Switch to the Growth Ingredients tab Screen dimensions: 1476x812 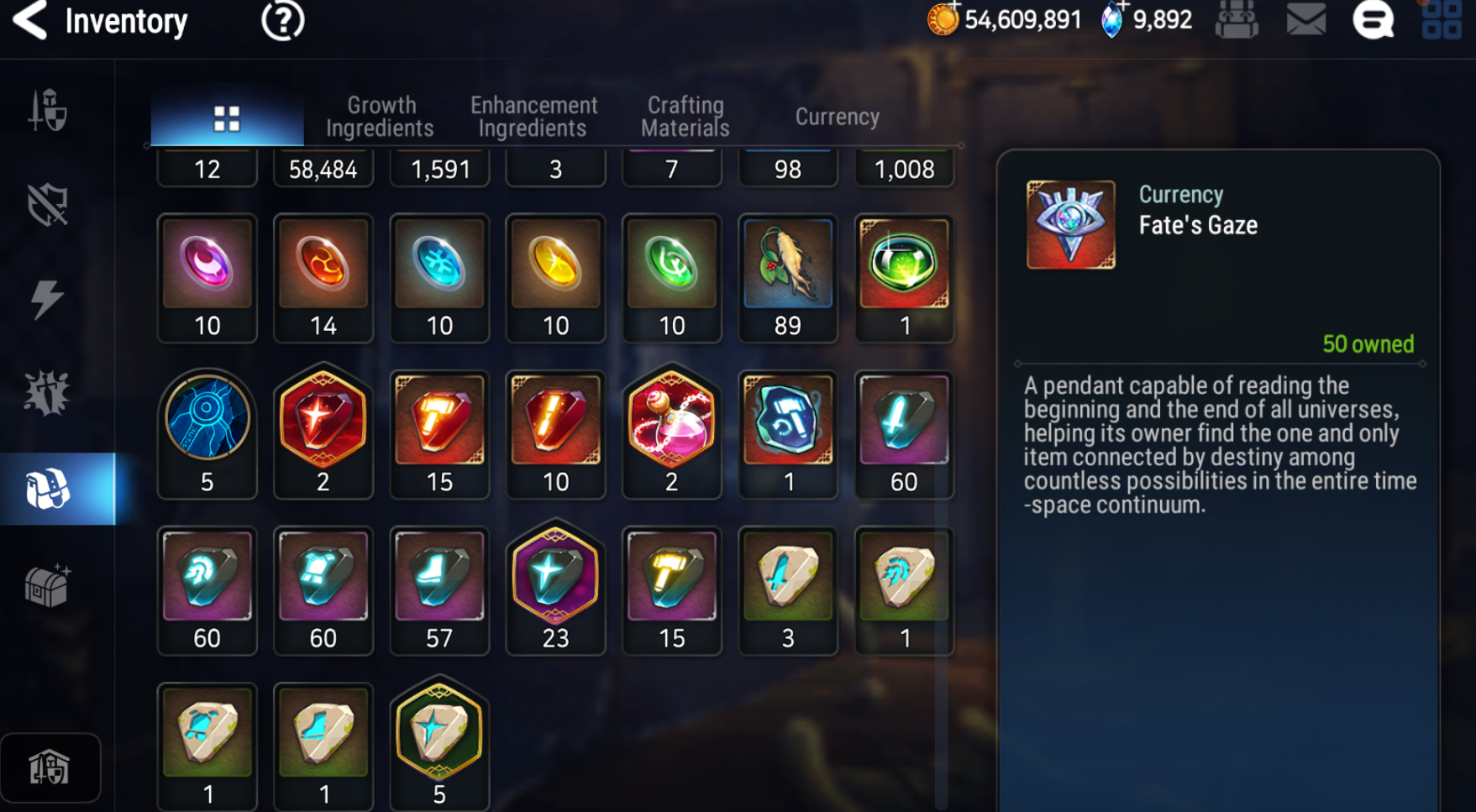pyautogui.click(x=380, y=117)
